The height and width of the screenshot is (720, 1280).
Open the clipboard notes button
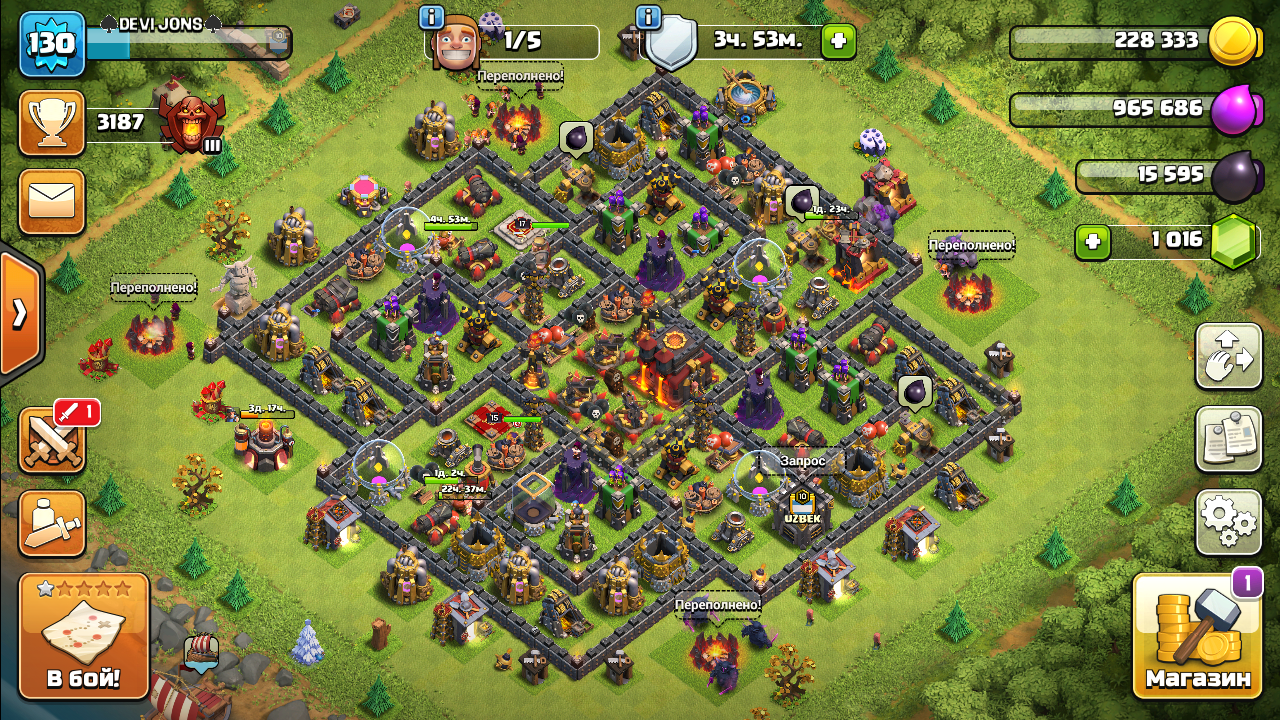pyautogui.click(x=1228, y=439)
